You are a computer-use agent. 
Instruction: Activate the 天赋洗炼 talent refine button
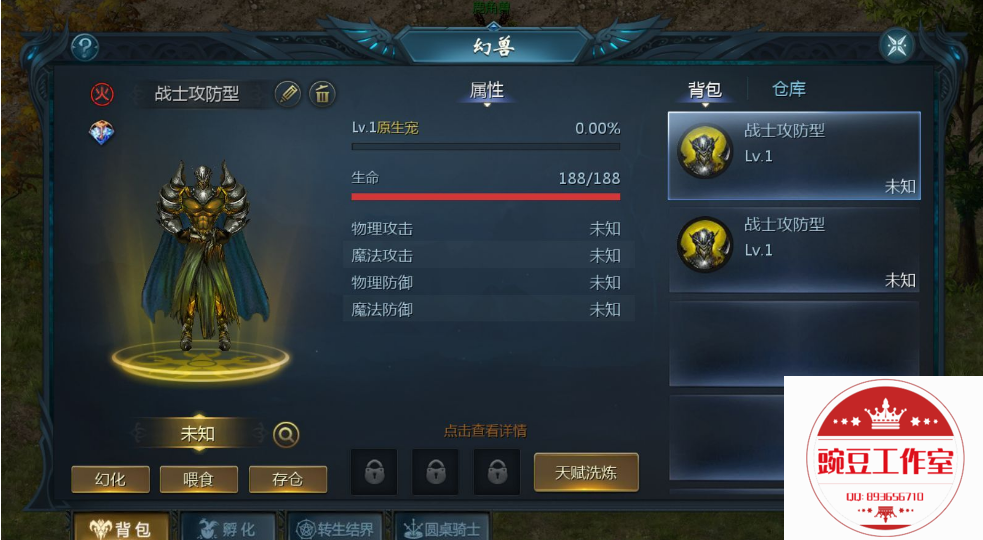586,472
